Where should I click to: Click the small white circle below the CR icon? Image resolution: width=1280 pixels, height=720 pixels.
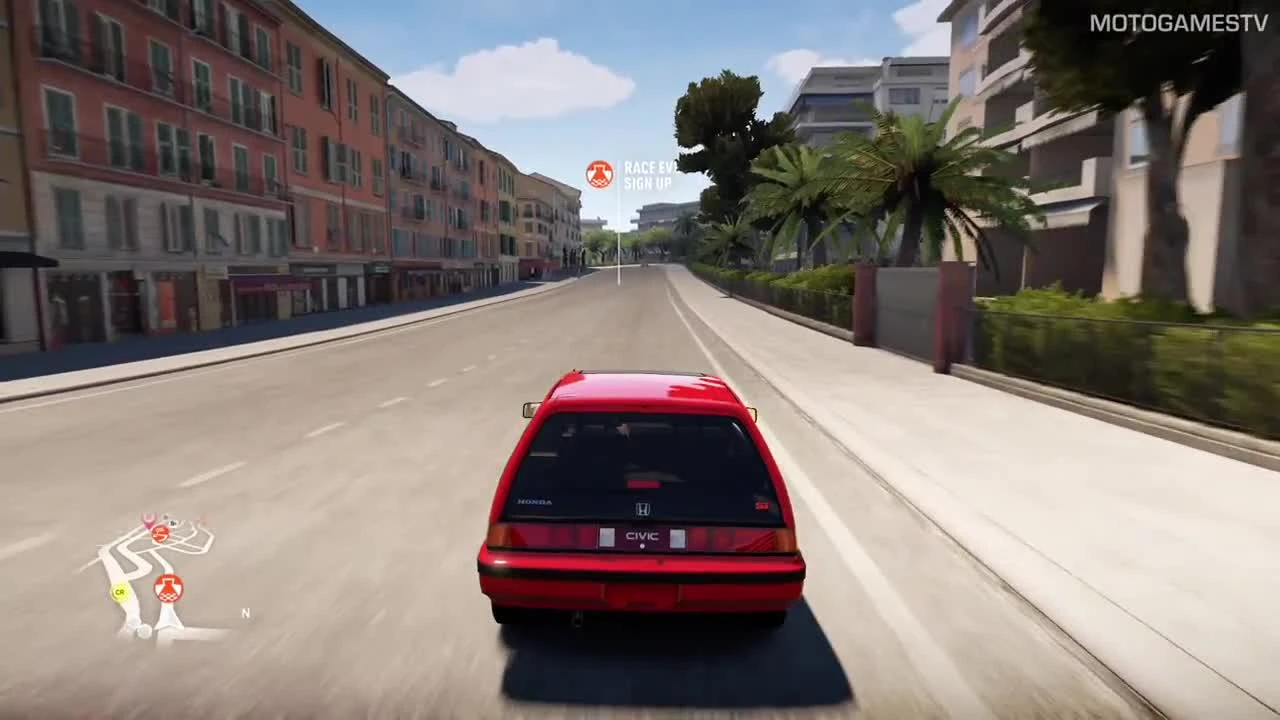coord(144,630)
